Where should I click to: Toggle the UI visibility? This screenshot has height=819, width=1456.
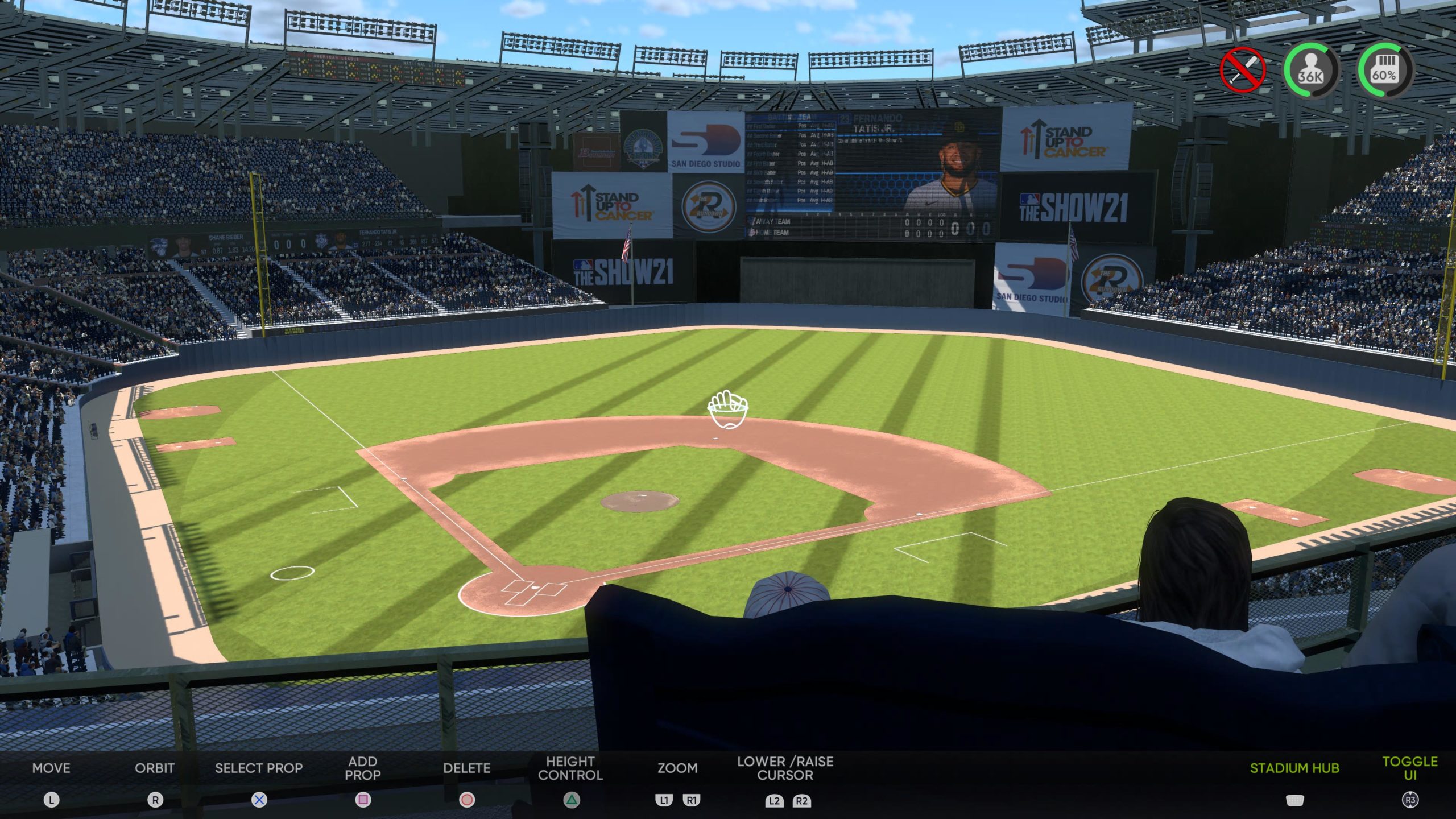pos(1409,768)
